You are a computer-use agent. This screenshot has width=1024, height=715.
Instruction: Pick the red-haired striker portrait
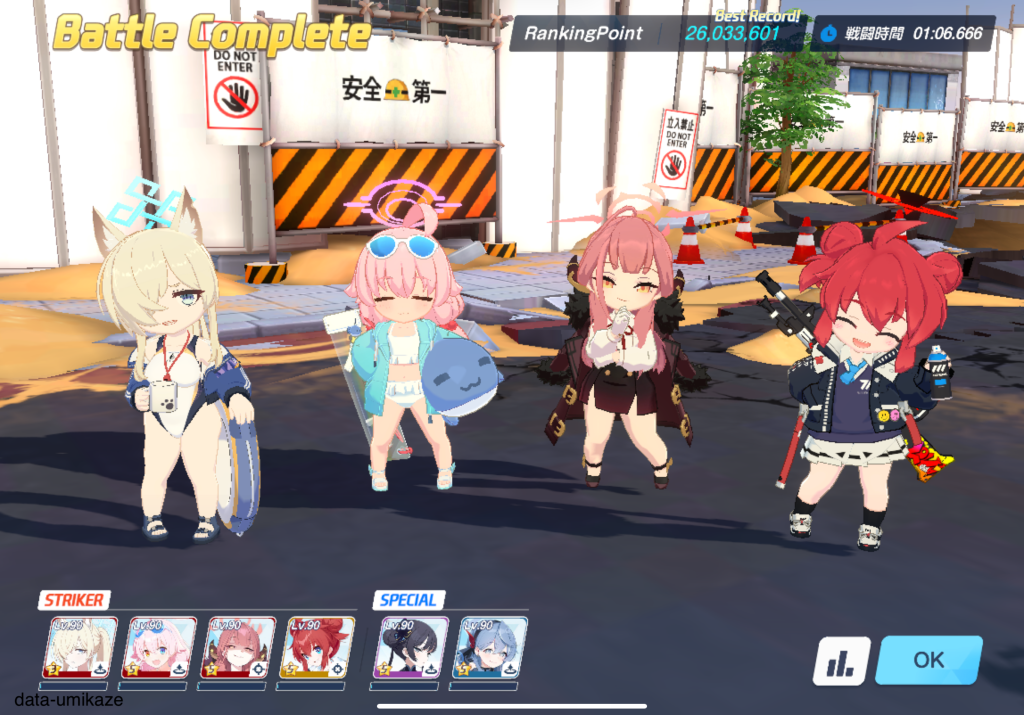[317, 647]
